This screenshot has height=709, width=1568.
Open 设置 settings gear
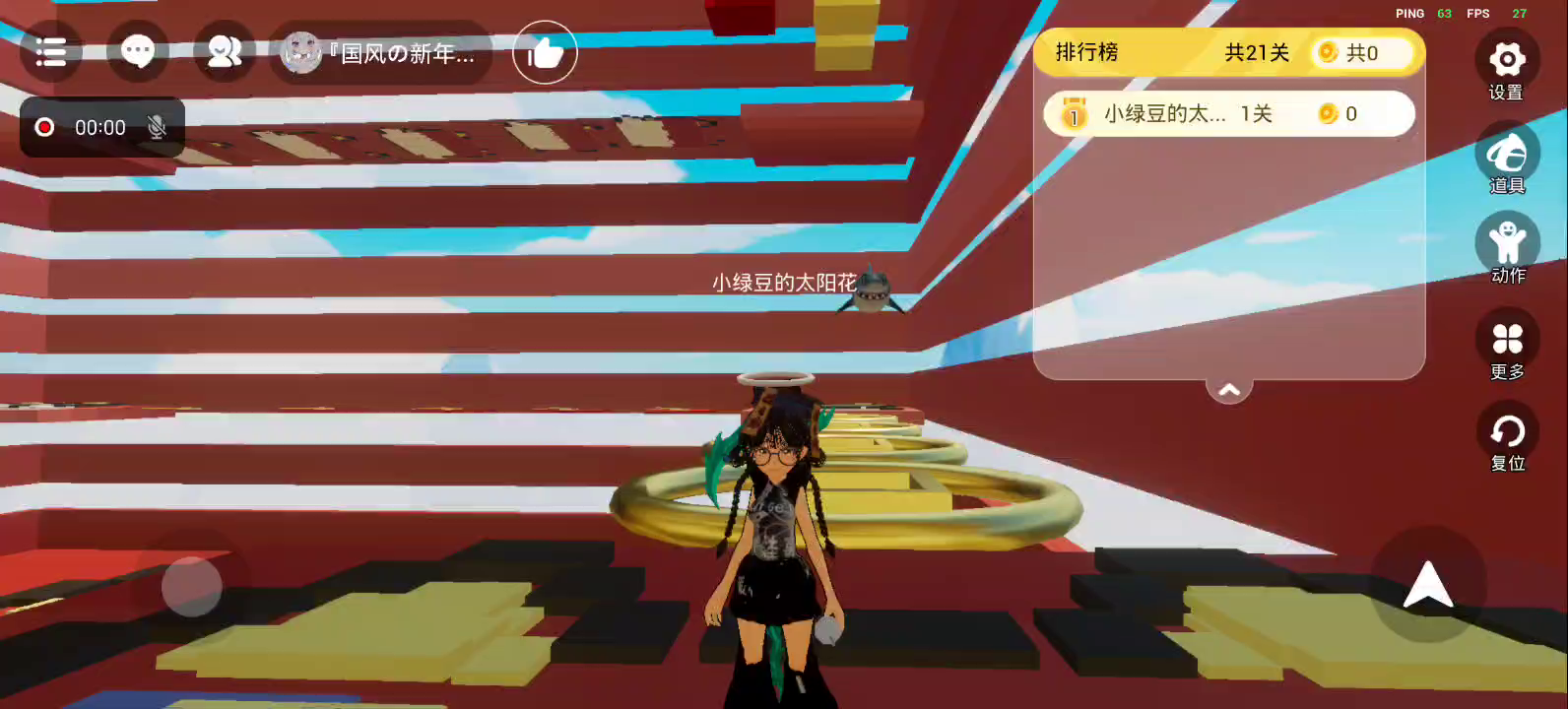pyautogui.click(x=1506, y=61)
